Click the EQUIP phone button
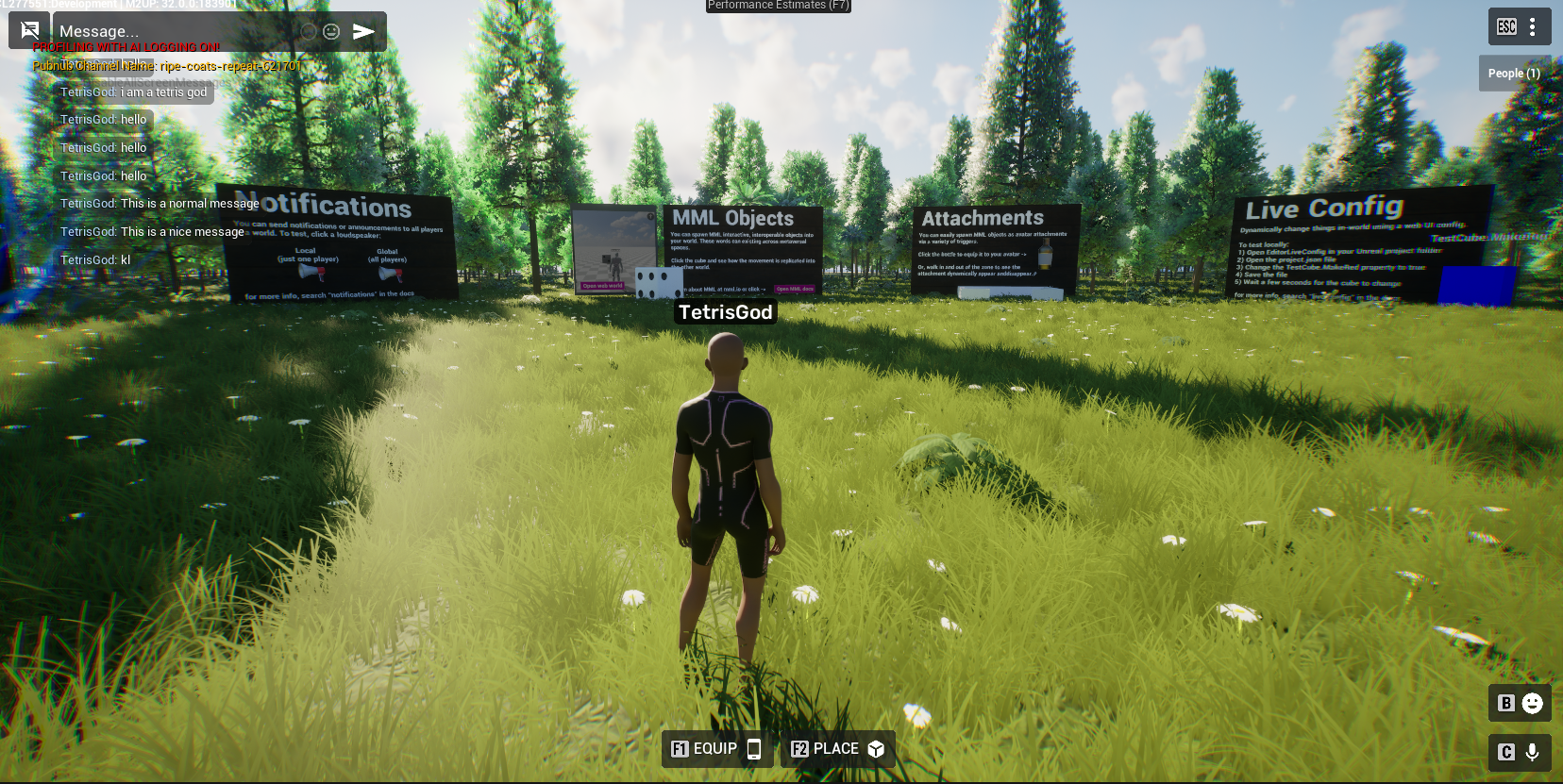Screen dimensions: 1563x784 click(x=716, y=749)
